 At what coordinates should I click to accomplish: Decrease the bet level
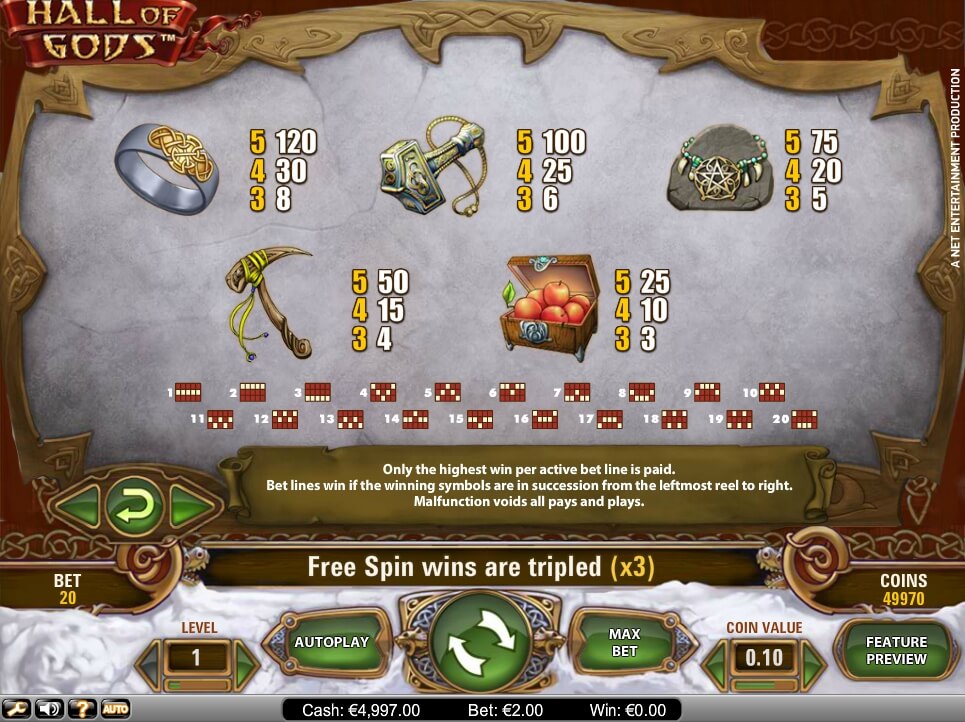point(150,659)
